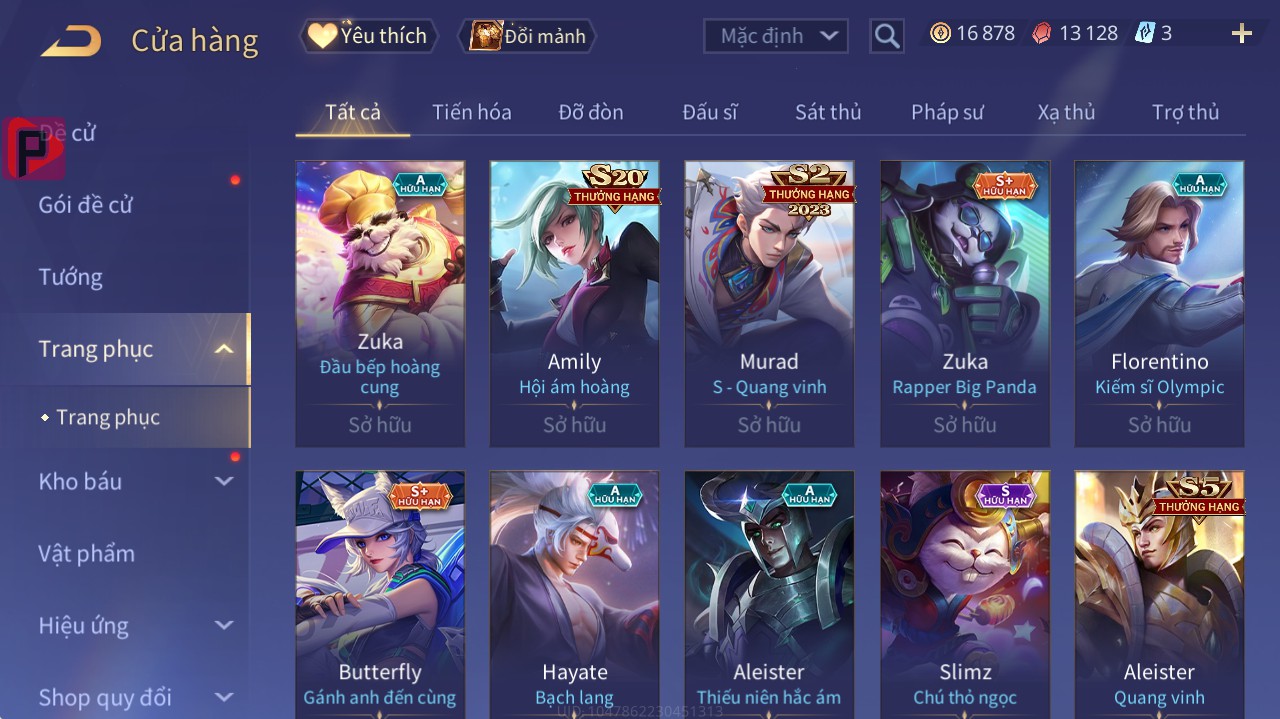
Task: Open the Mặc định sort dropdown
Action: (776, 36)
